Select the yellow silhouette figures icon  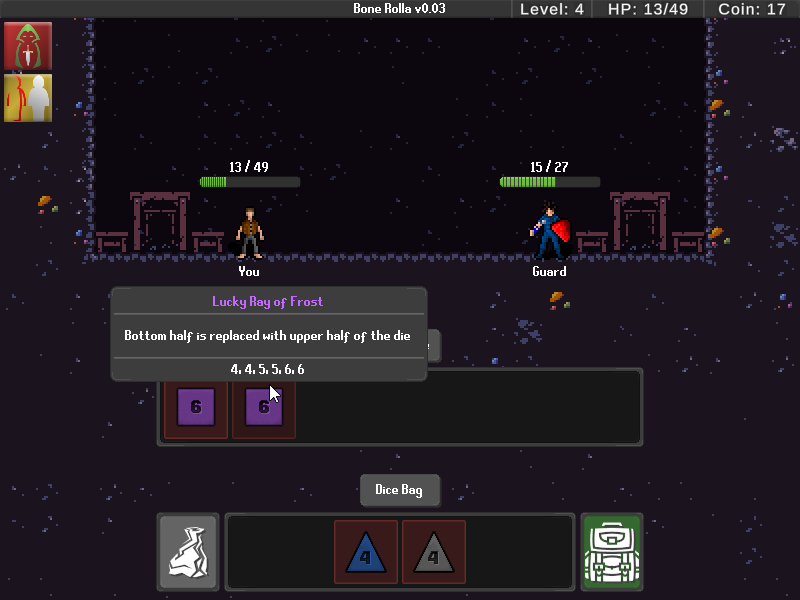[x=28, y=98]
